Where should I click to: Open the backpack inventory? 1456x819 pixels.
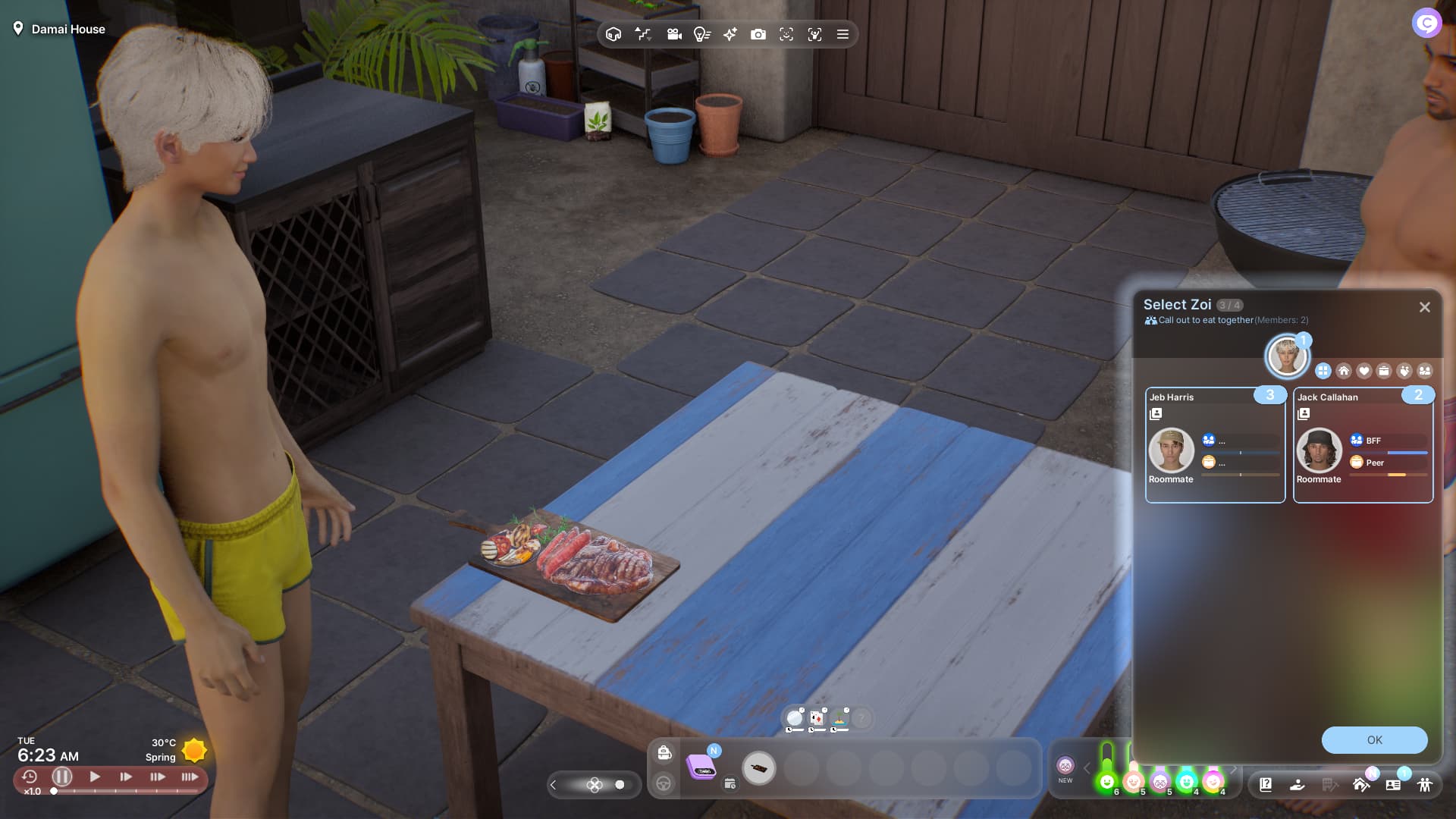tap(664, 752)
